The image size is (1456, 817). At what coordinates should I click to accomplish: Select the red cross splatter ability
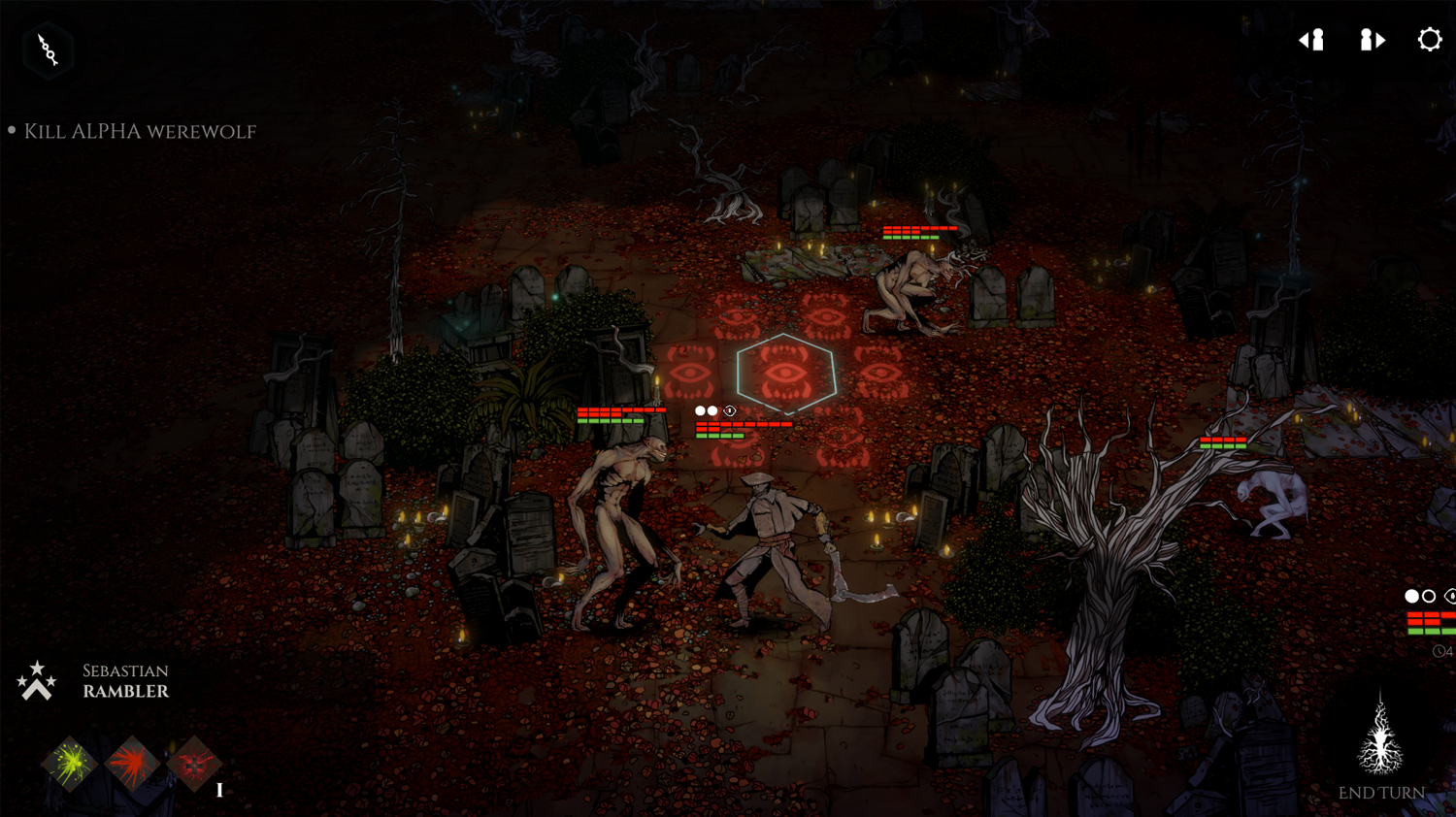click(x=194, y=765)
